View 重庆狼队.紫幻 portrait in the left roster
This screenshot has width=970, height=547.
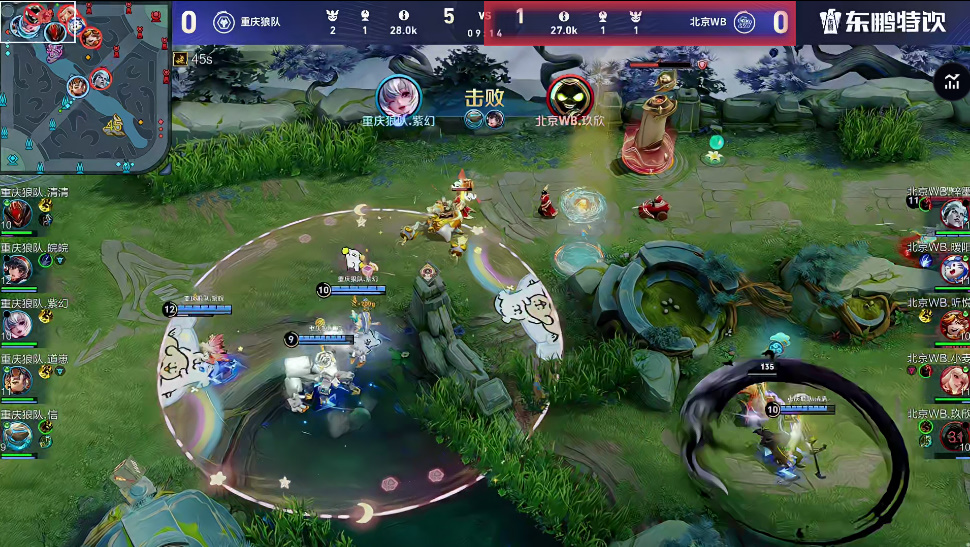(x=17, y=324)
